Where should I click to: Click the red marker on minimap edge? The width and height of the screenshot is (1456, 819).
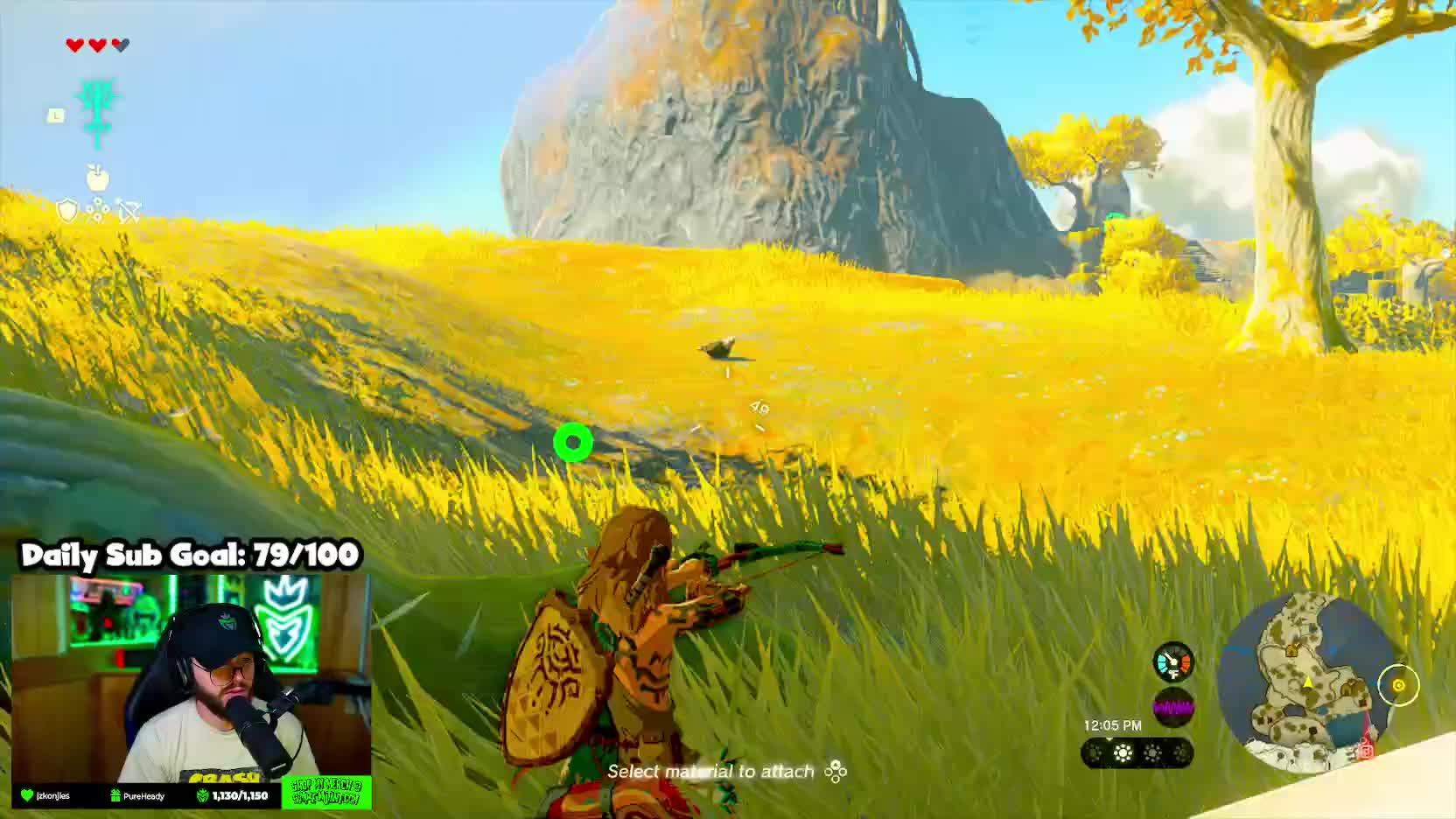[x=1366, y=748]
